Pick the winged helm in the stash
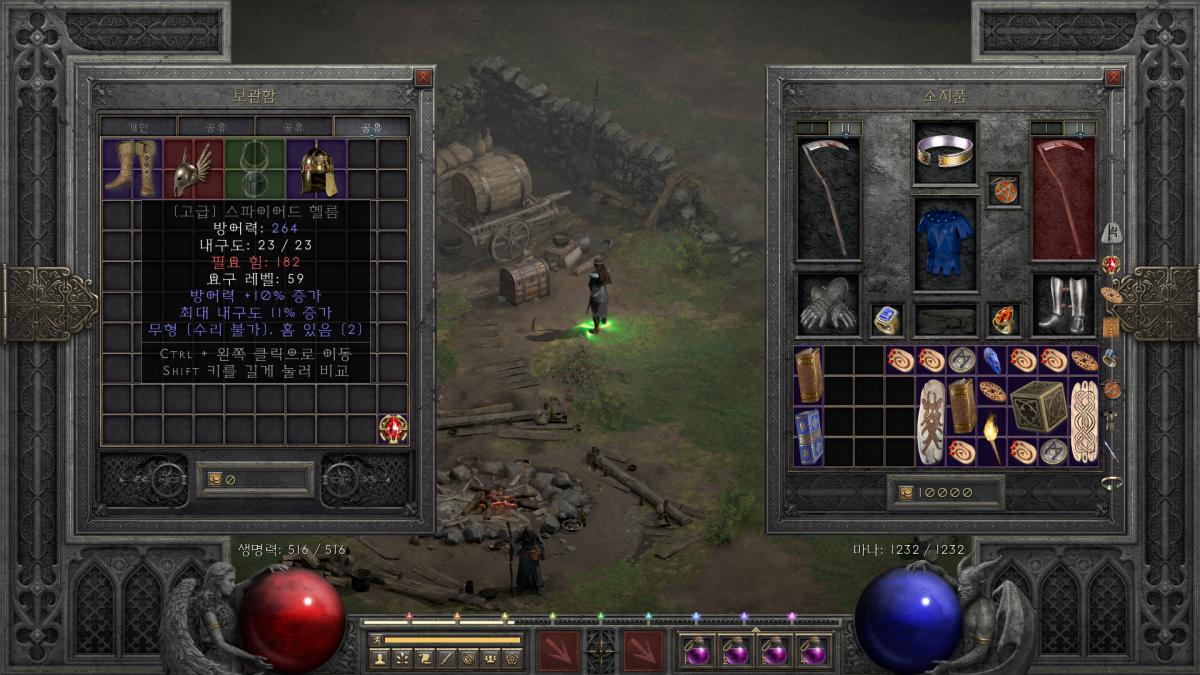The image size is (1200, 675). pyautogui.click(x=193, y=168)
